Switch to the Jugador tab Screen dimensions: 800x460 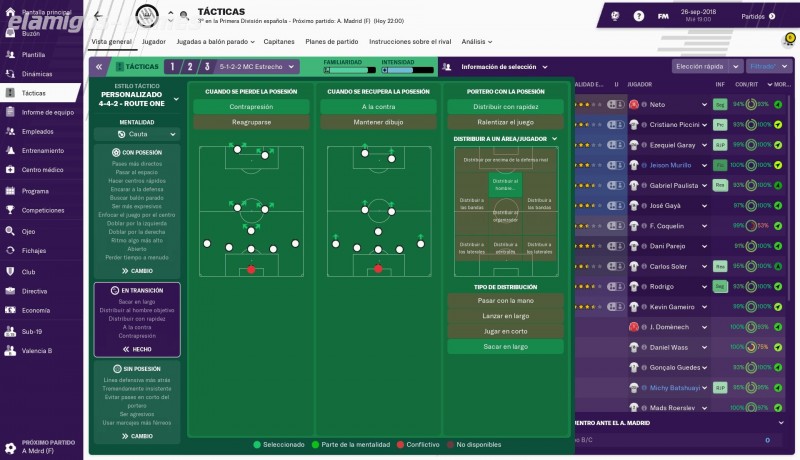coord(154,42)
